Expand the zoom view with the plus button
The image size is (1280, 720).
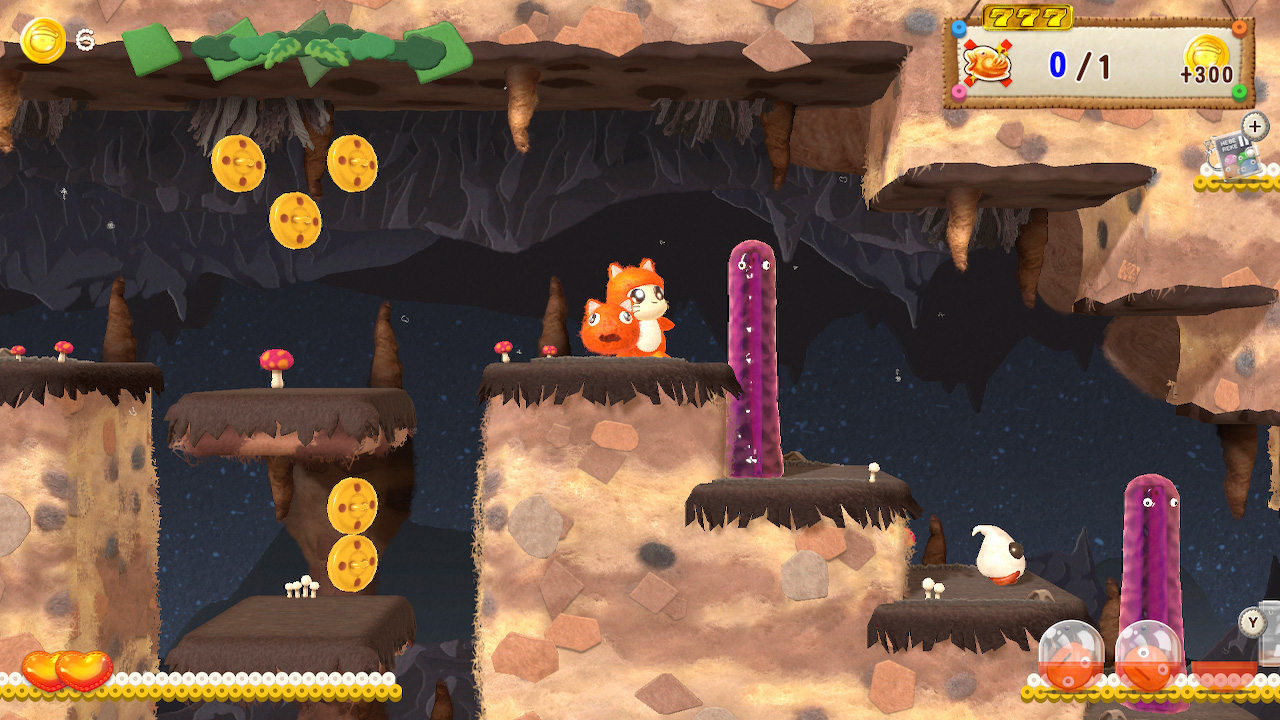1254,127
